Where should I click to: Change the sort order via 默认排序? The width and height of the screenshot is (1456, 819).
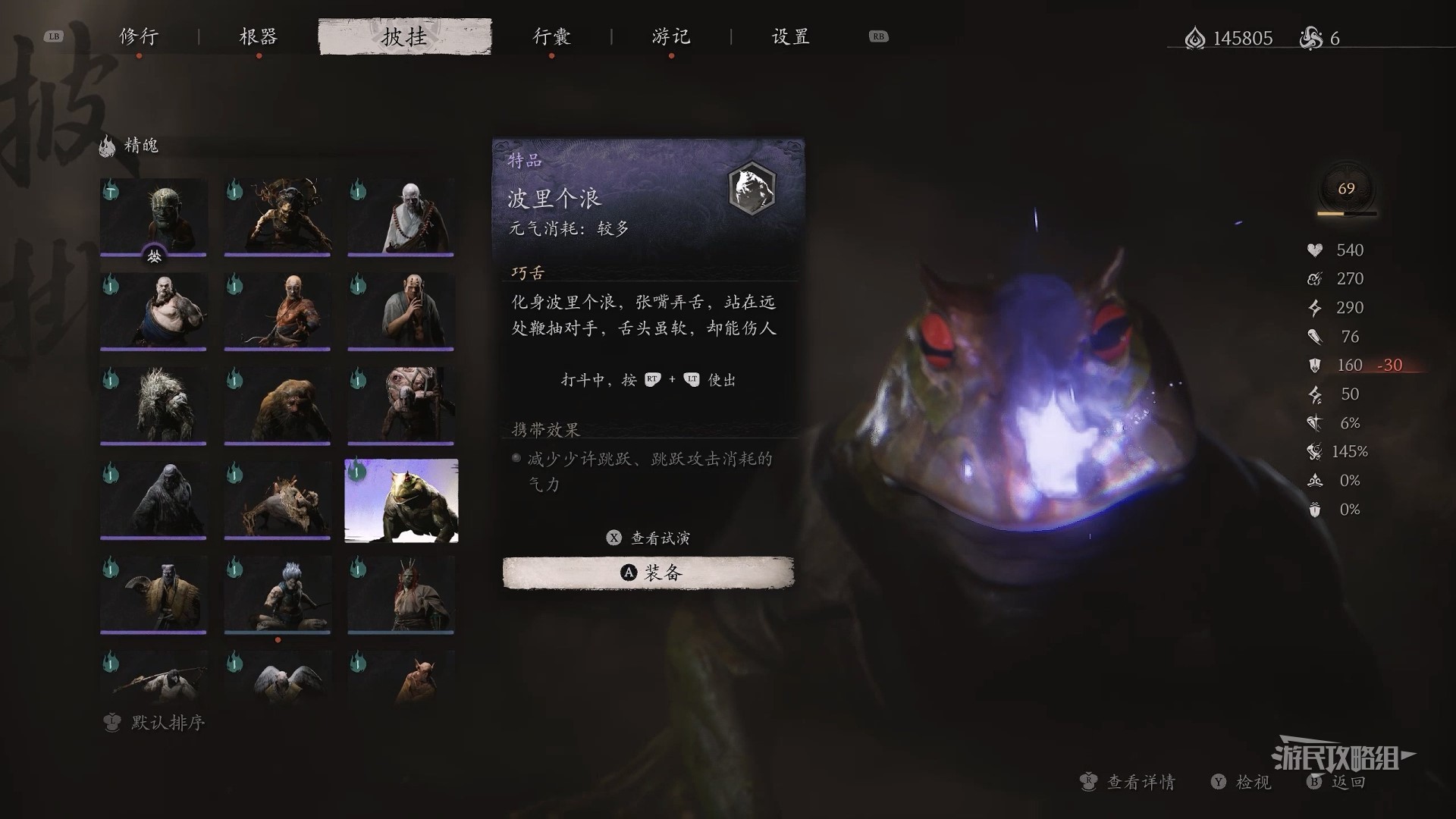pos(155,723)
